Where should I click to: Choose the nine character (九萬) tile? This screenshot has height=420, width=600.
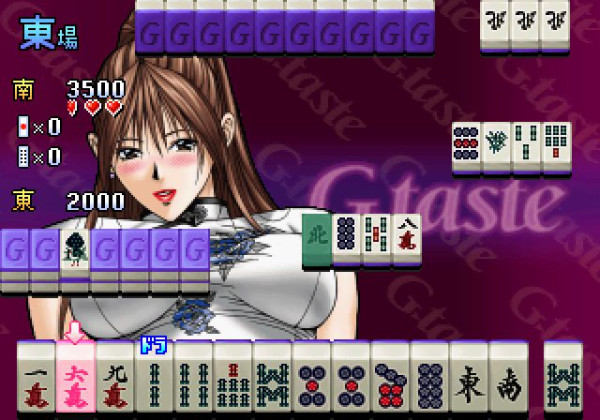point(115,382)
